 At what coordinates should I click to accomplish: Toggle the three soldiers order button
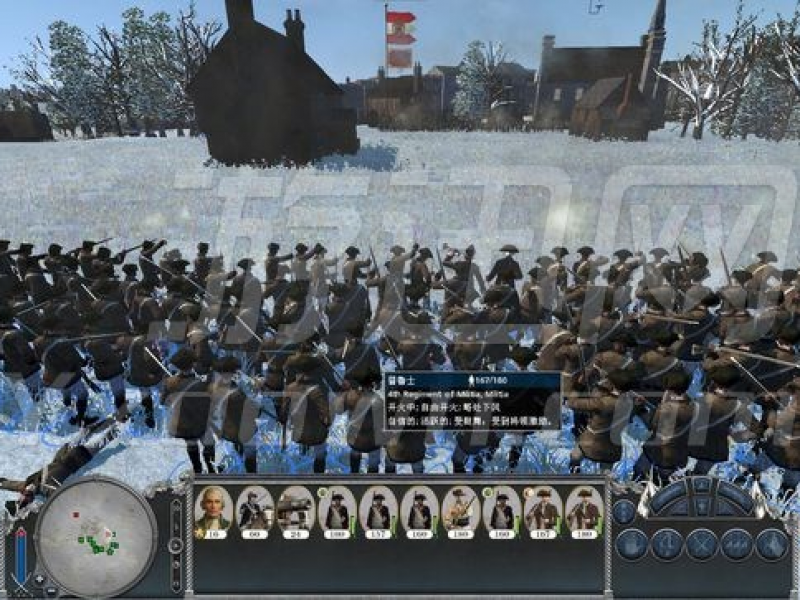[735, 544]
